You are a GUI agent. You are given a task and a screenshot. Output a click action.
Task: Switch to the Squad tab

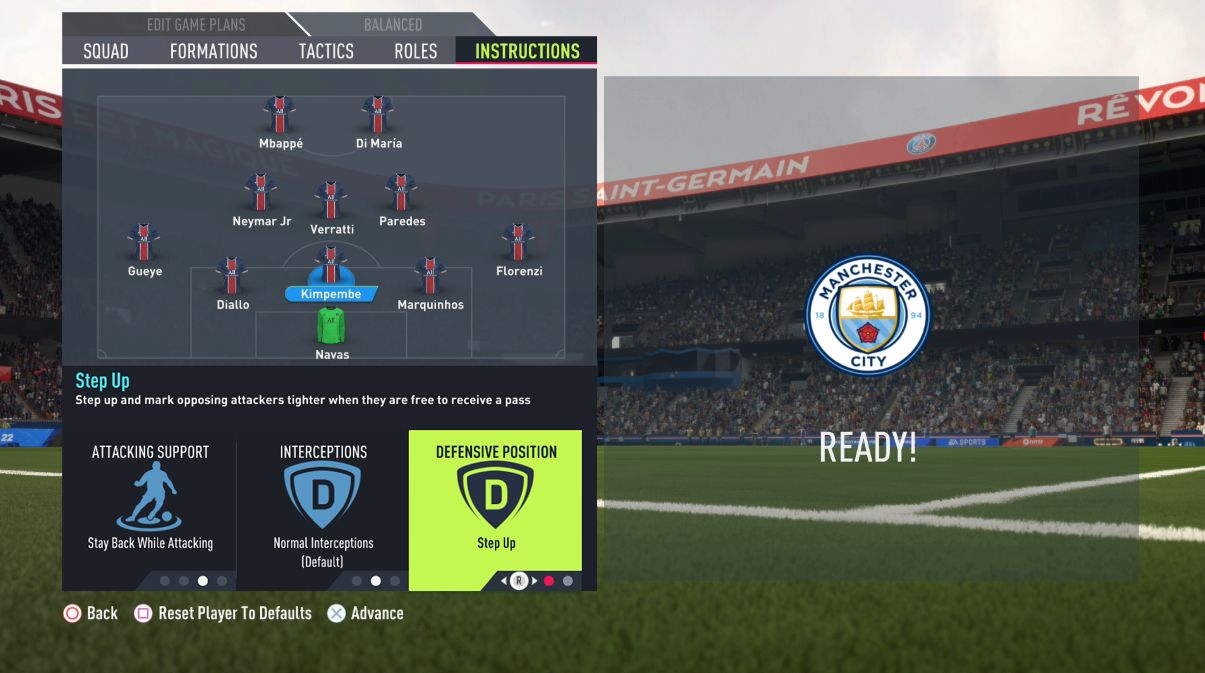106,51
